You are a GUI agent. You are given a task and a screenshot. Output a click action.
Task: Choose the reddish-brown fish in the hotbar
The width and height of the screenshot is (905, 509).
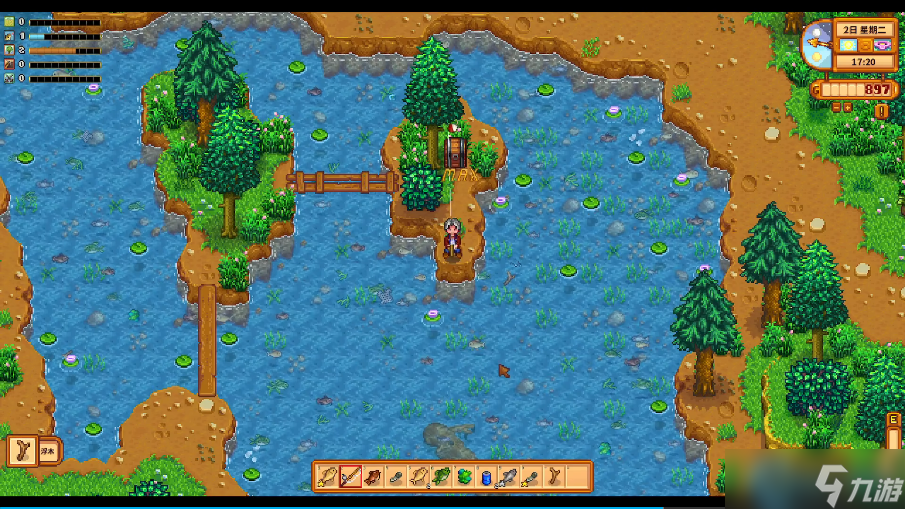pos(373,477)
